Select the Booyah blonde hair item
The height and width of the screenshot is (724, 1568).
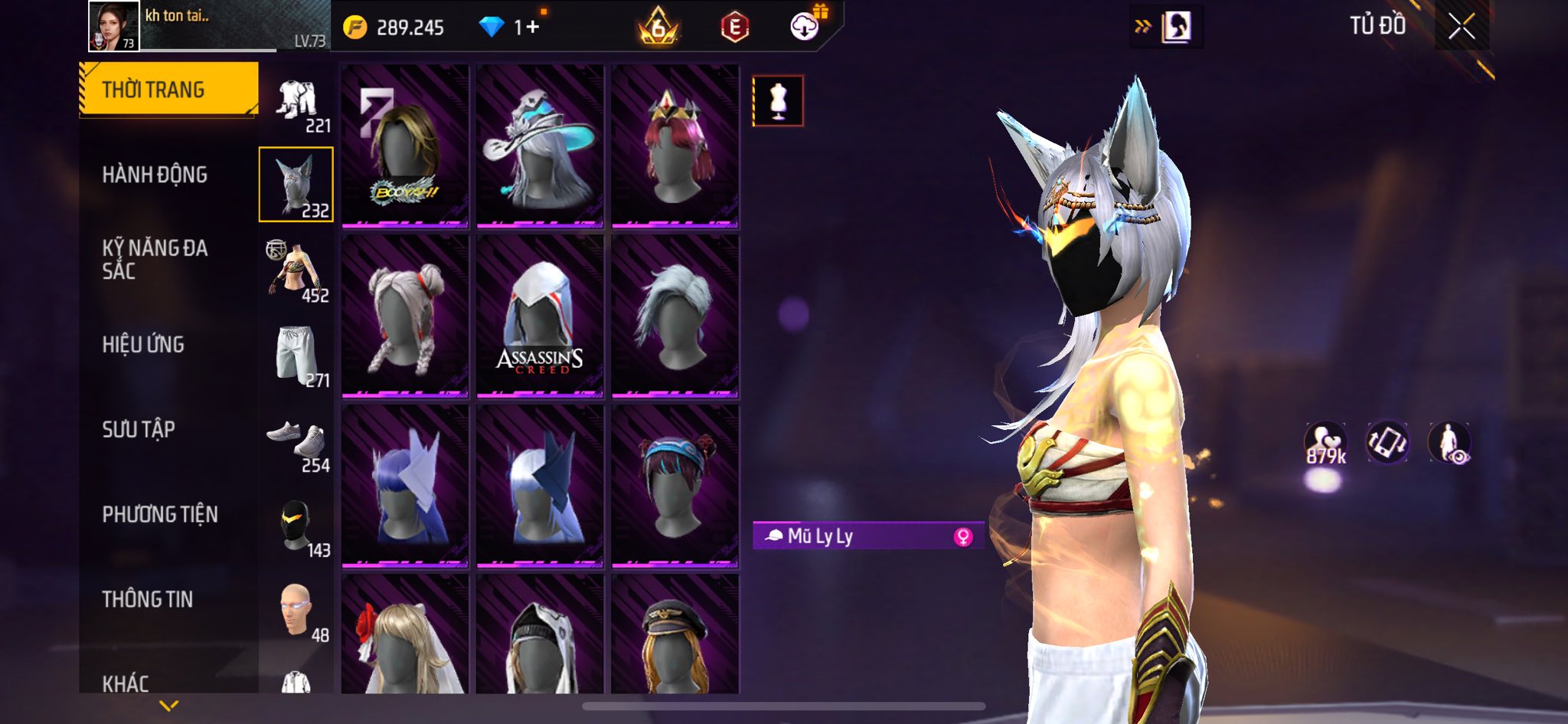point(405,146)
